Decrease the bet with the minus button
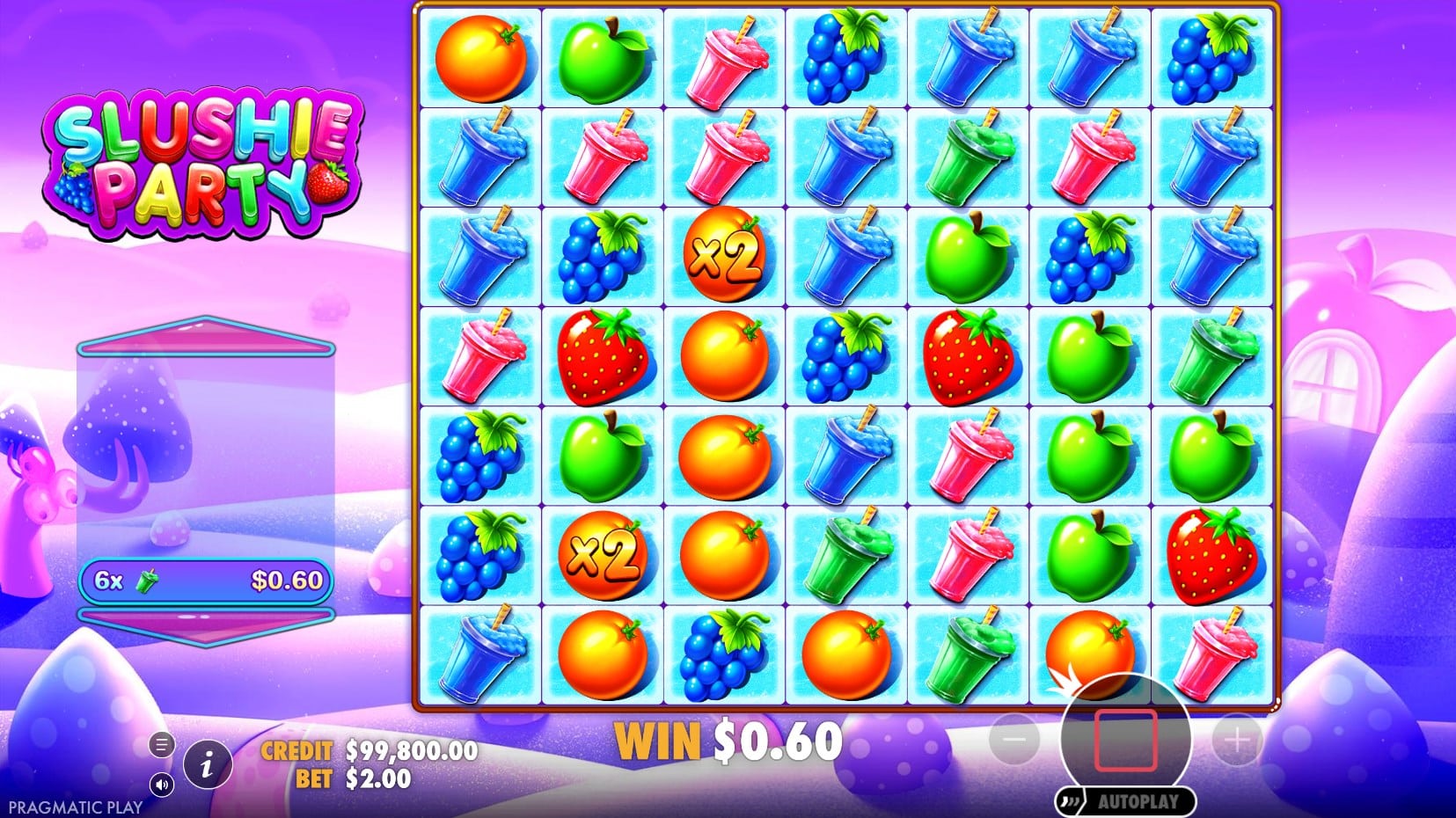 click(x=1014, y=741)
